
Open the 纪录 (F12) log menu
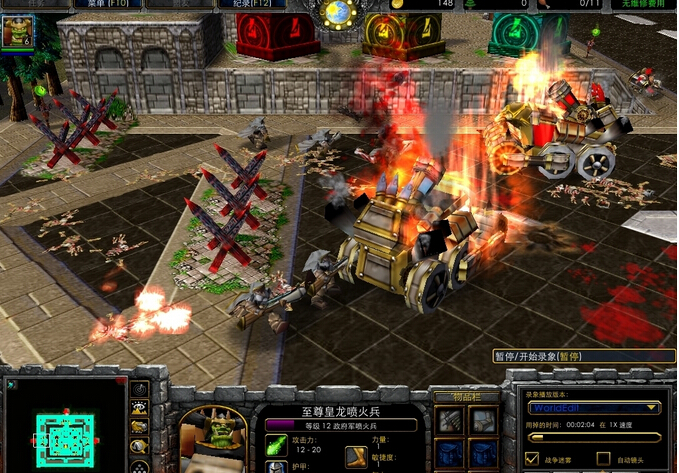pos(248,5)
